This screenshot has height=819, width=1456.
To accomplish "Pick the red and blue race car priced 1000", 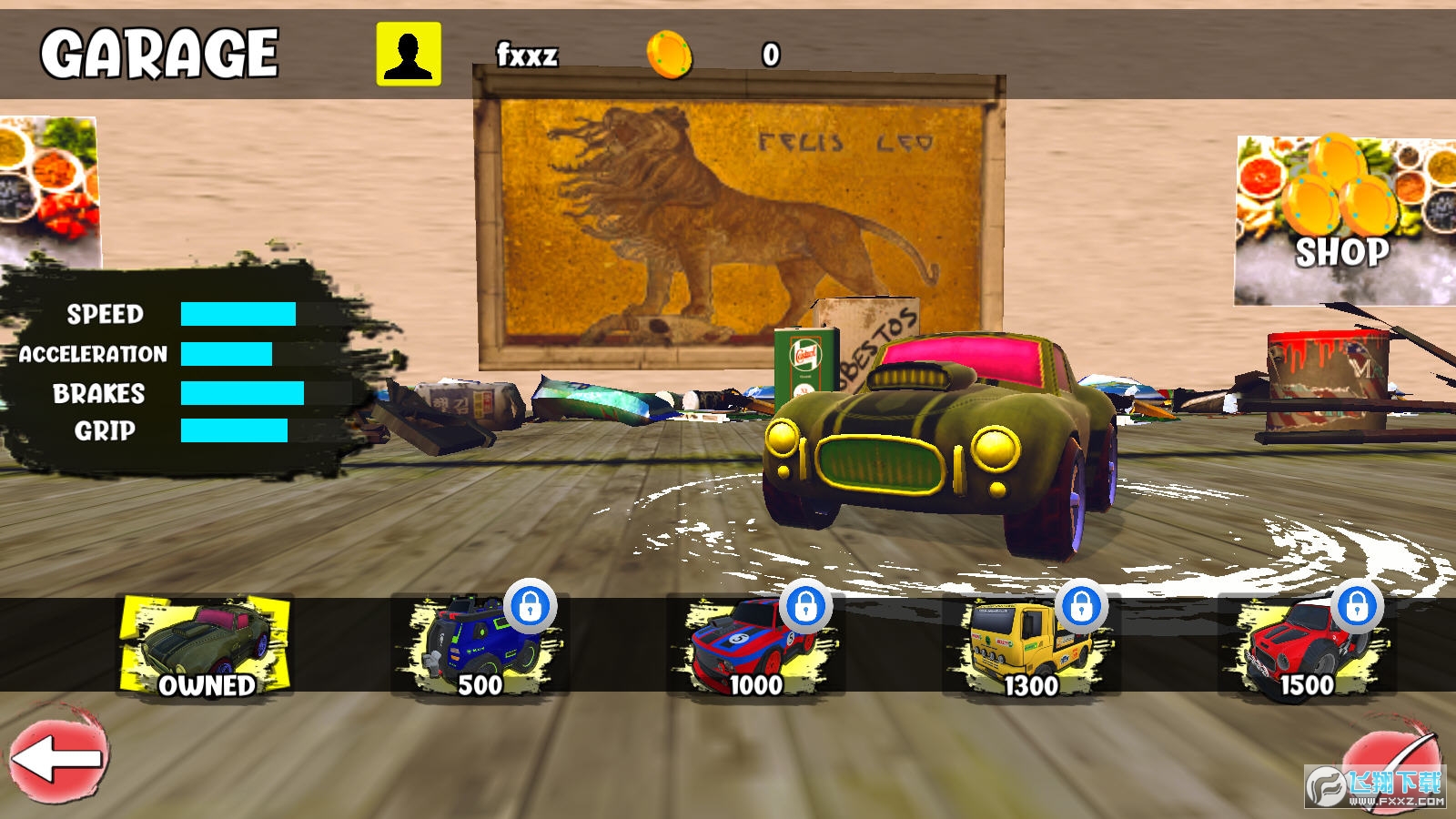I will (x=755, y=645).
